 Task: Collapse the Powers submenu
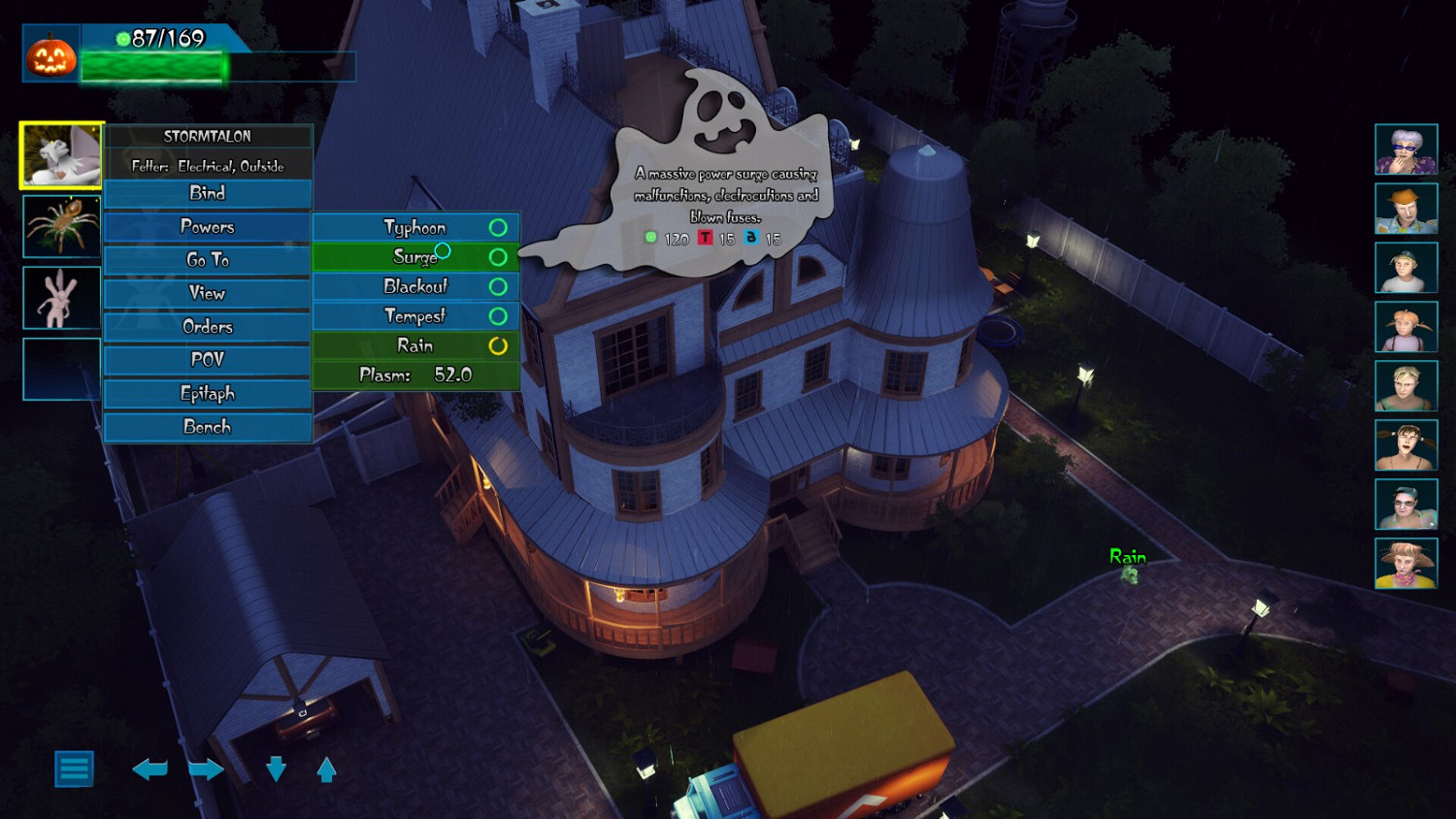(x=208, y=226)
